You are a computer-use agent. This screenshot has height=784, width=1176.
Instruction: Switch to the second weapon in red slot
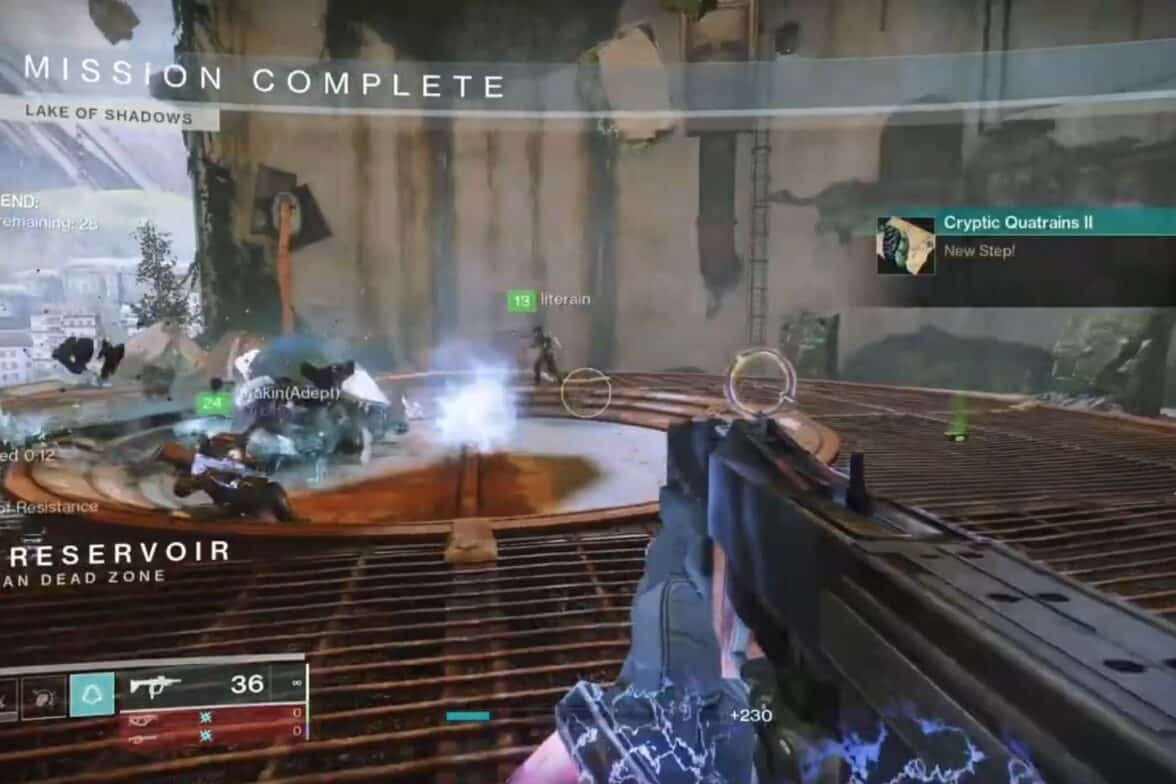point(212,717)
